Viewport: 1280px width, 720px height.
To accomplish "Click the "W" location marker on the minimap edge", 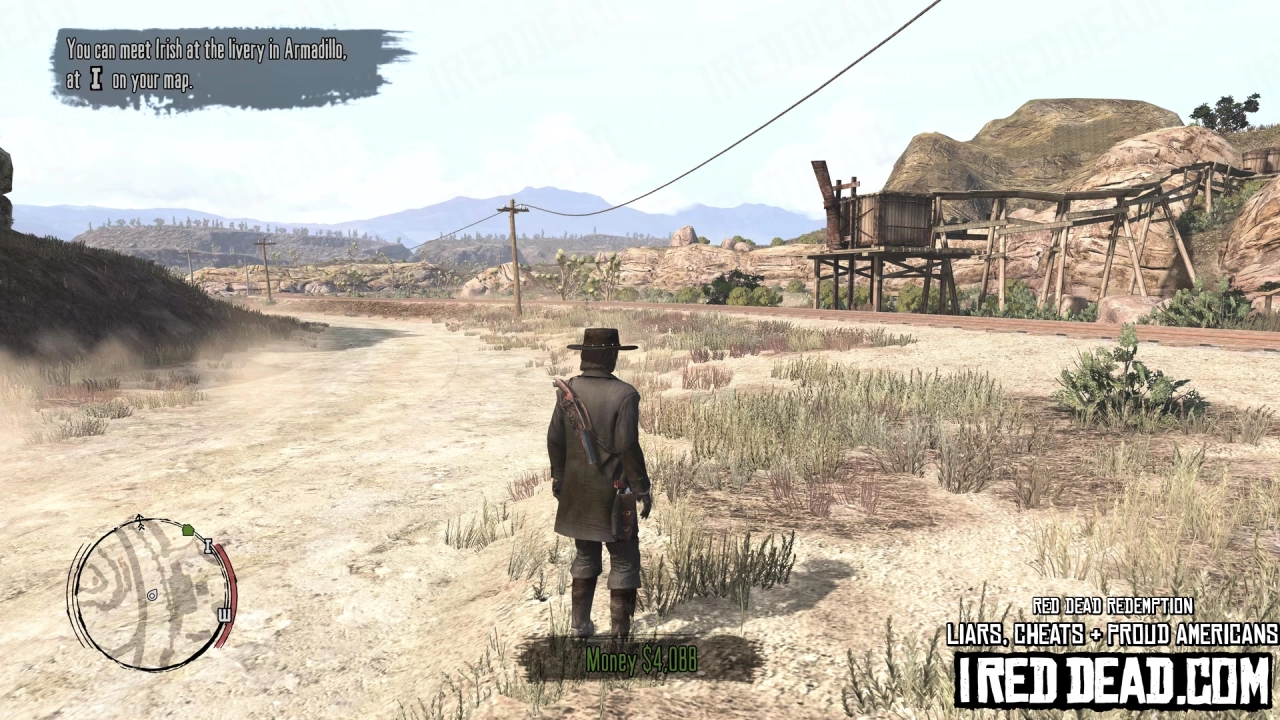I will 225,614.
